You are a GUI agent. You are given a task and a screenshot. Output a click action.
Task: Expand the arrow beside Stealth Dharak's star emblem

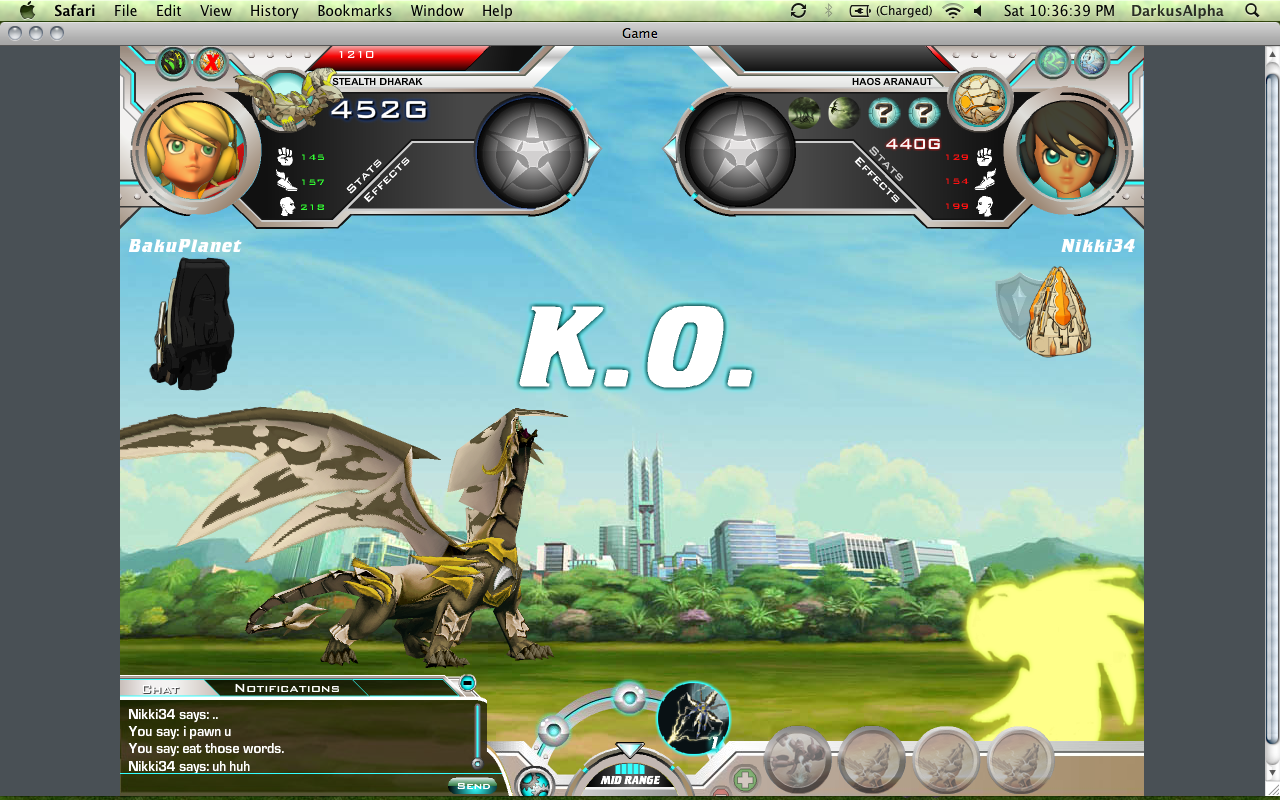pos(594,150)
